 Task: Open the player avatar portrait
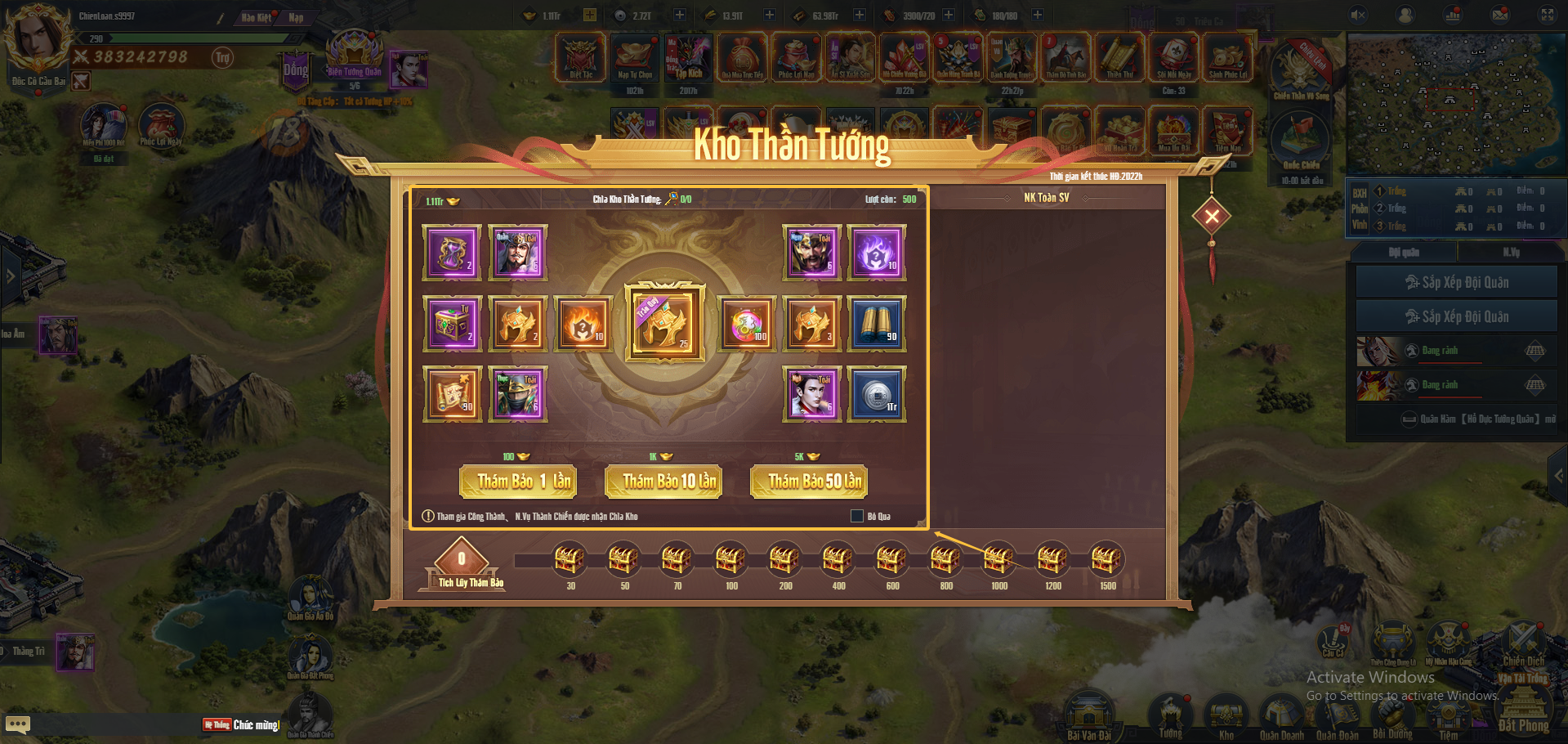(x=36, y=38)
